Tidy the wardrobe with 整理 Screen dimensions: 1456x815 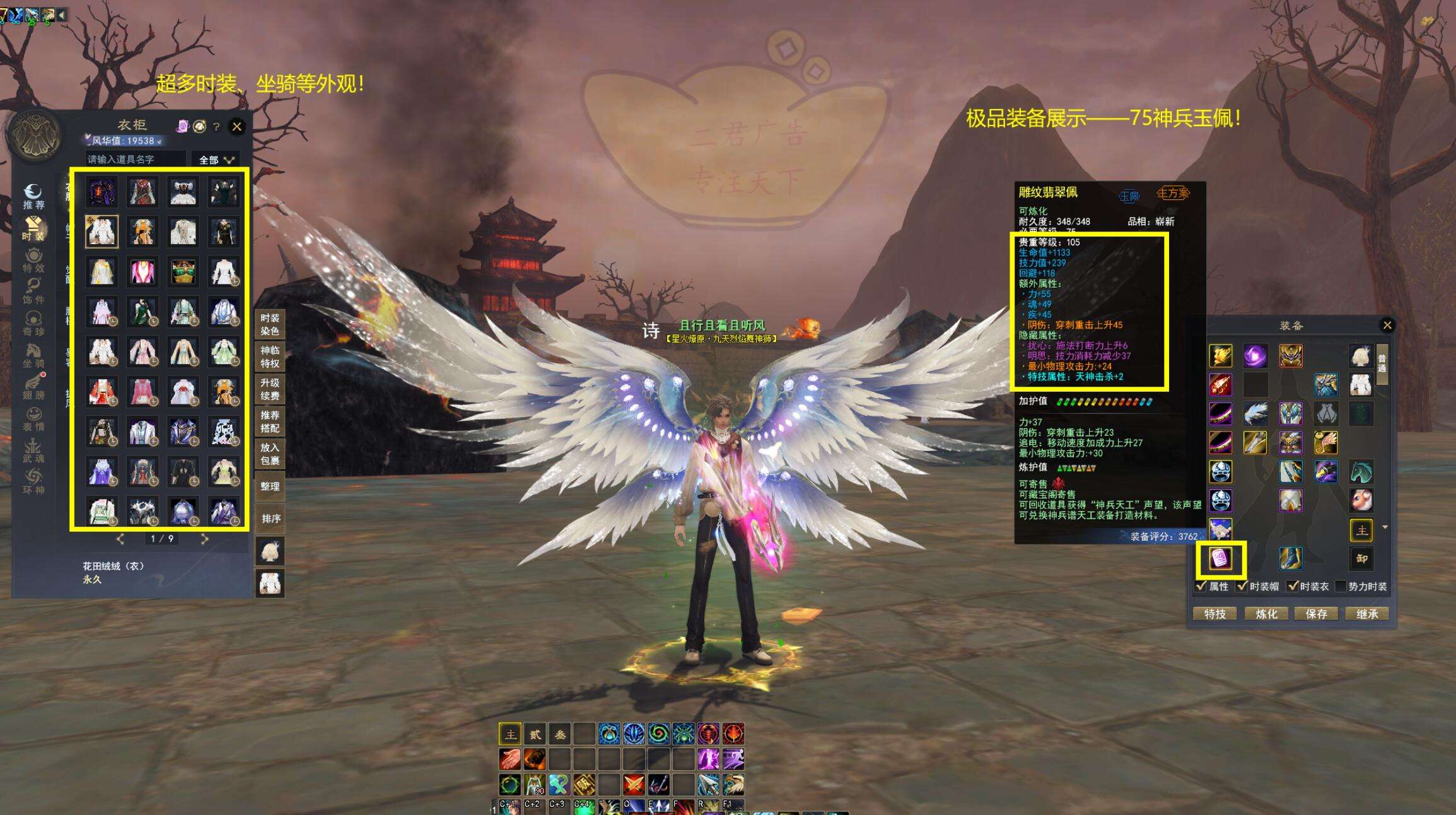[x=270, y=486]
